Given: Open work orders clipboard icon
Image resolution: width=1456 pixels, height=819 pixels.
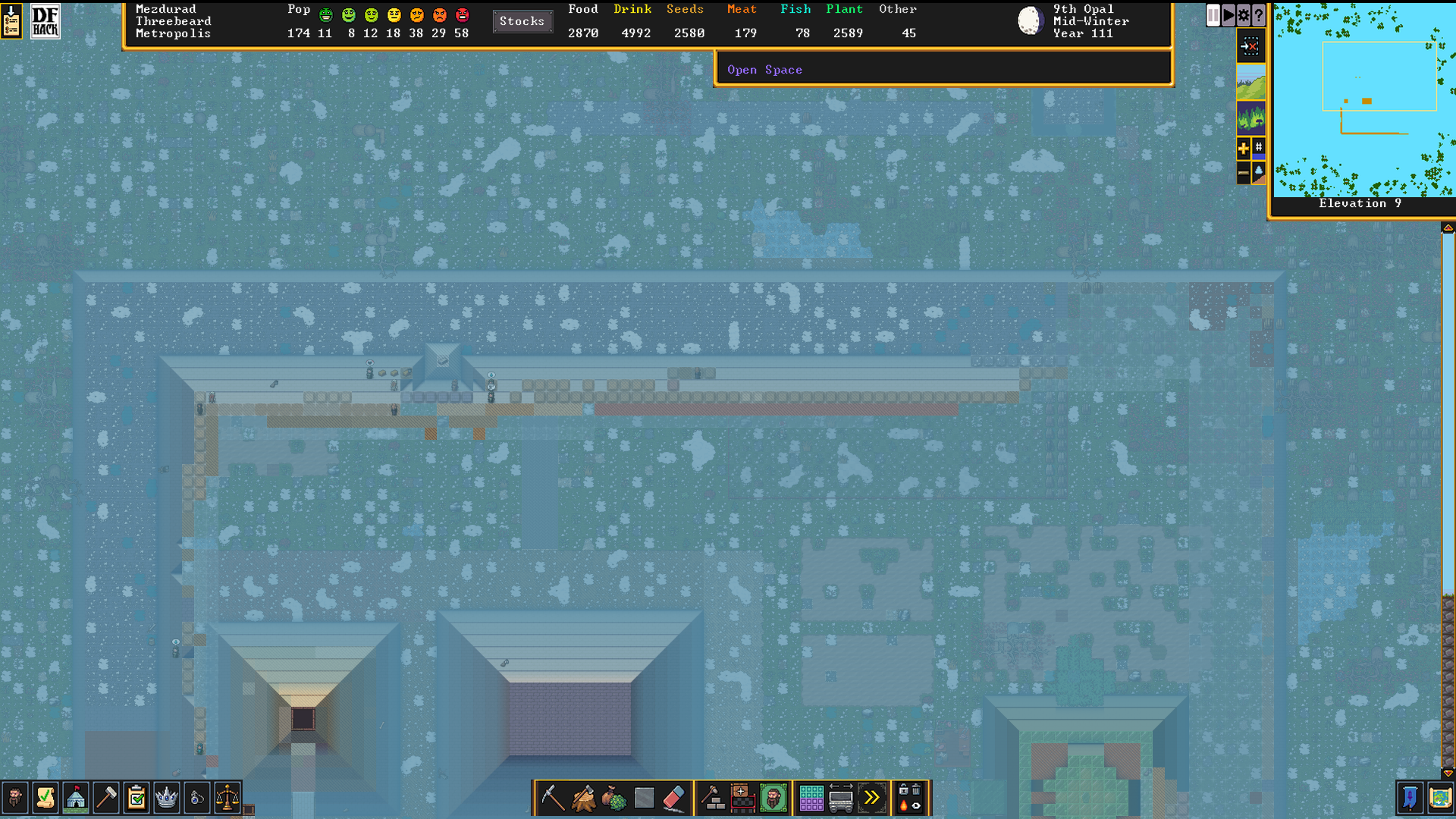Looking at the screenshot, I should point(136,798).
